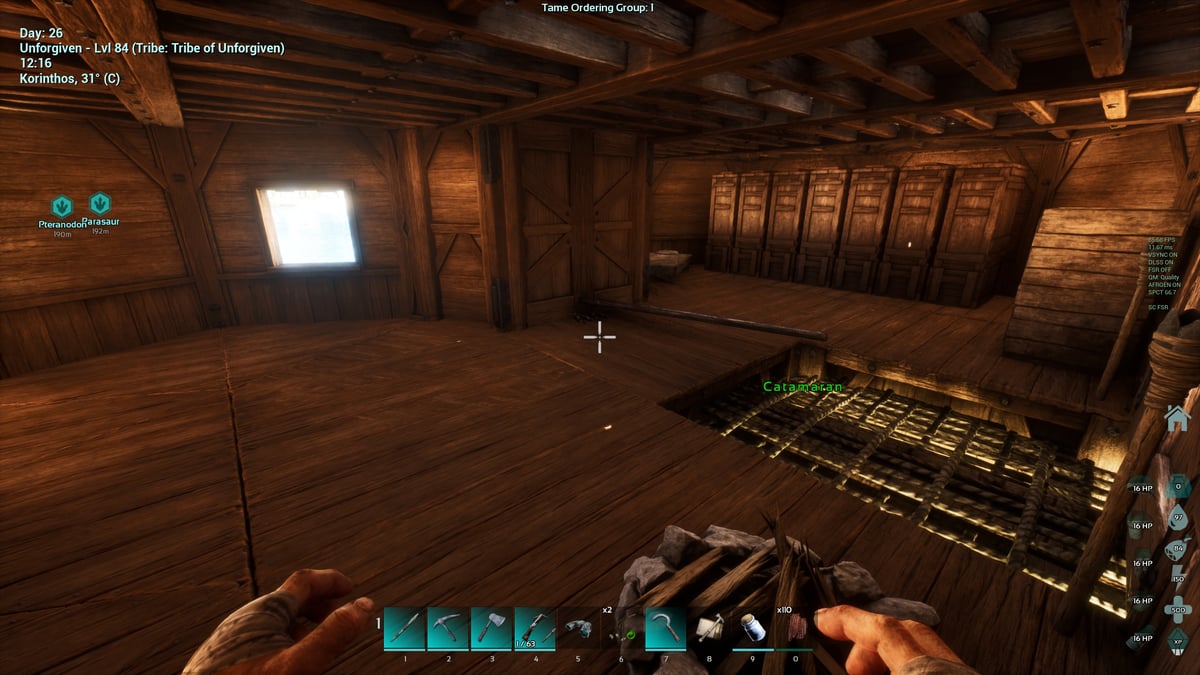
Task: Click the water droplet status icon
Action: coord(1178,518)
